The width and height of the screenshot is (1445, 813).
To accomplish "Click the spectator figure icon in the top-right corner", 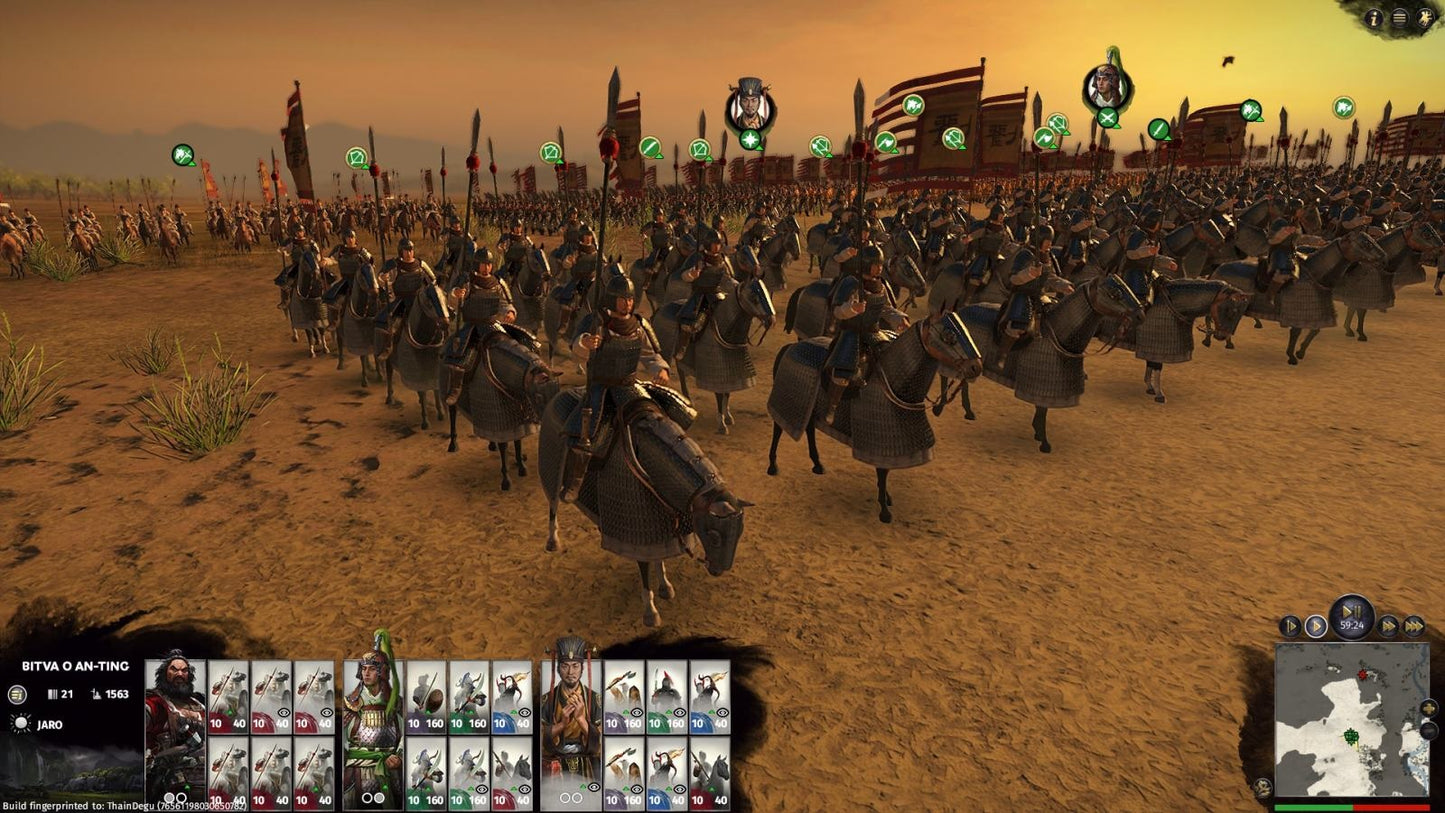I will (x=1424, y=17).
